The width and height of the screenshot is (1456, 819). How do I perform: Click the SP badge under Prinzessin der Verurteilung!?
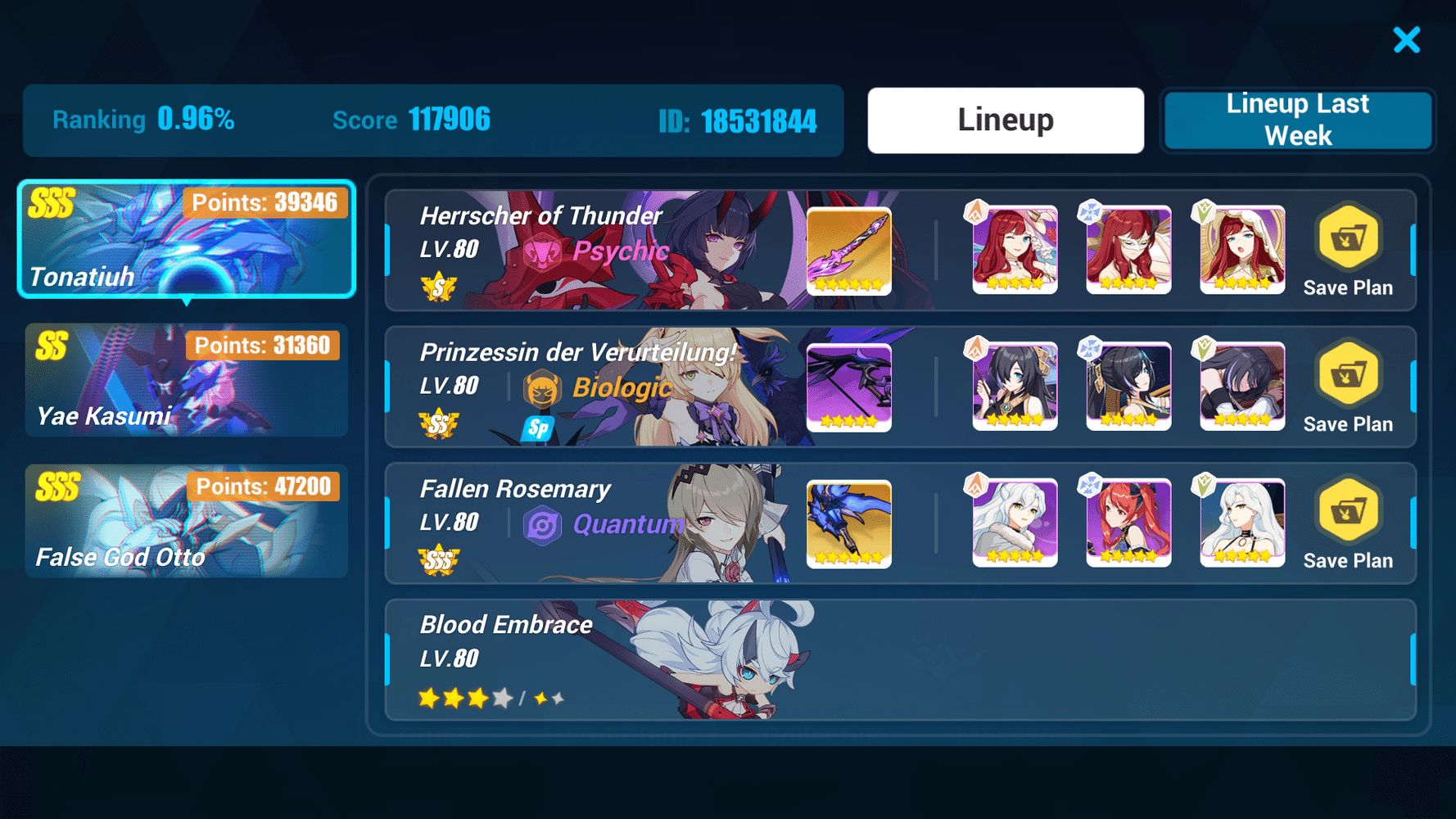pos(538,428)
